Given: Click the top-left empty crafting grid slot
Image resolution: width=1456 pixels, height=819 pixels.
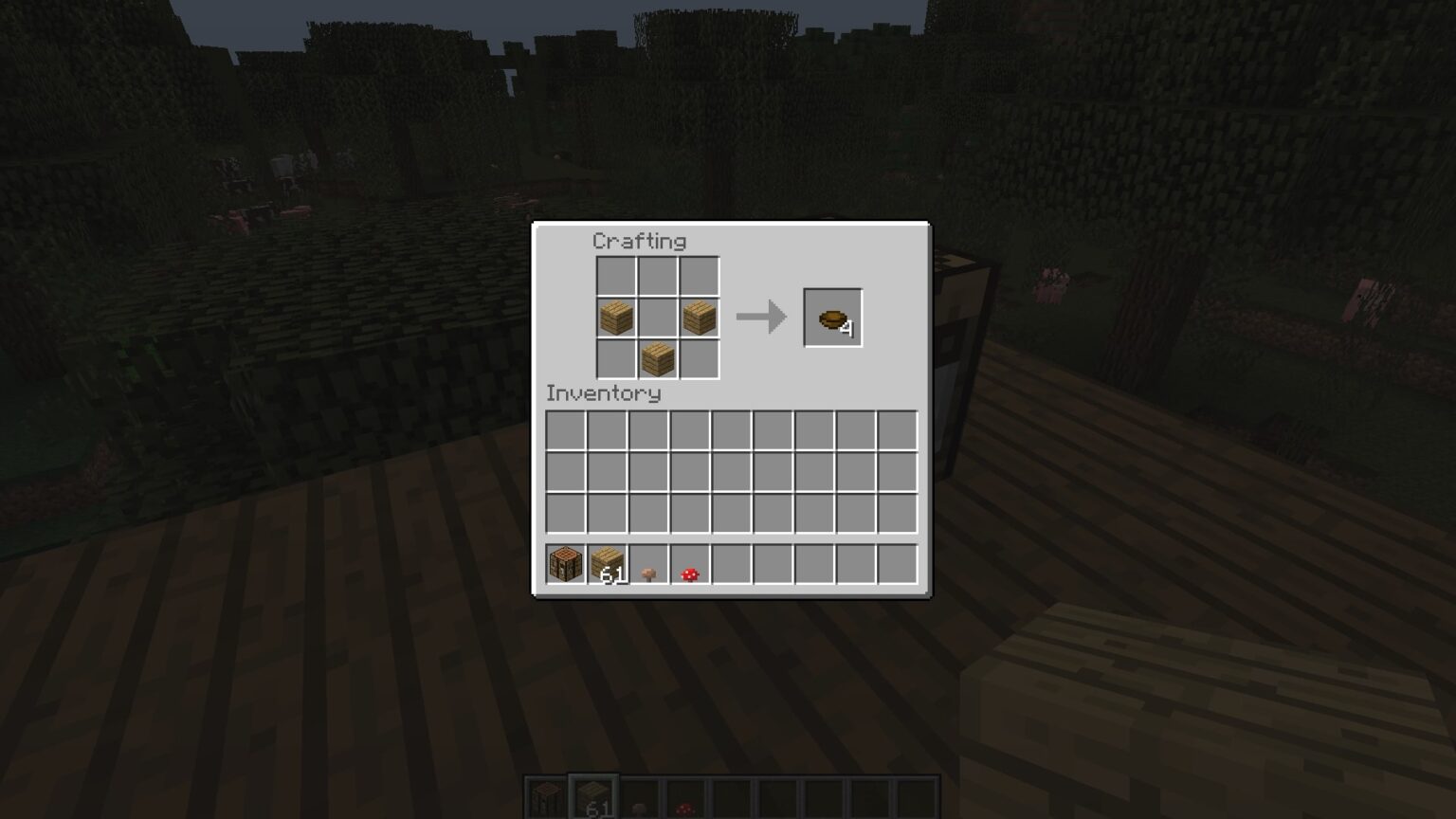Looking at the screenshot, I should click(x=614, y=275).
